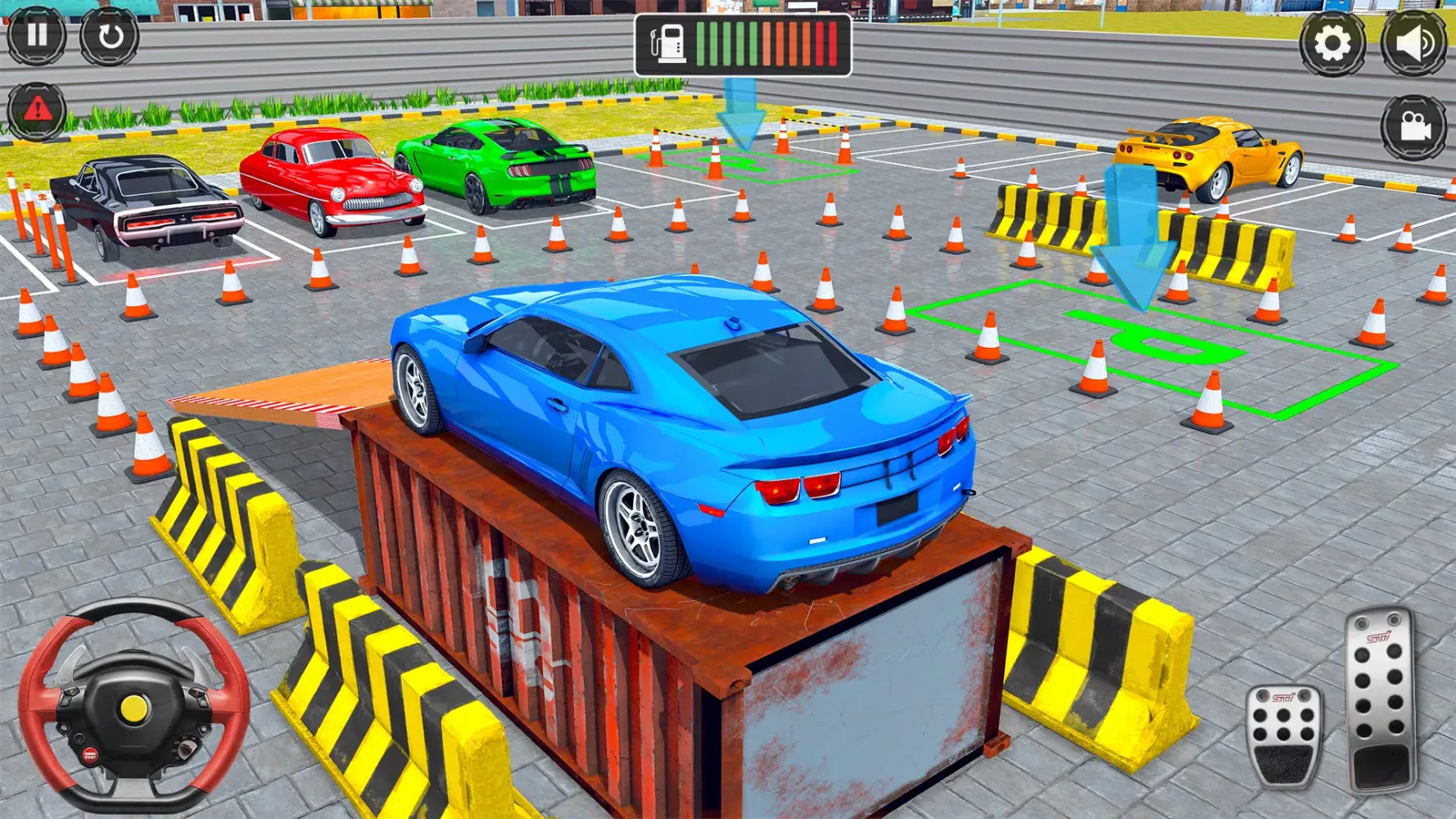Step on the tall accelerator pedal
Image resolution: width=1456 pixels, height=819 pixels.
[x=1381, y=700]
